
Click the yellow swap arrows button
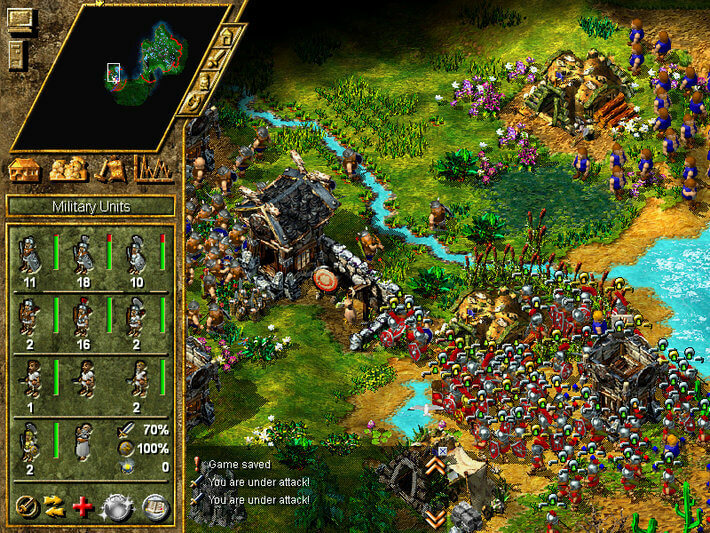click(x=54, y=506)
